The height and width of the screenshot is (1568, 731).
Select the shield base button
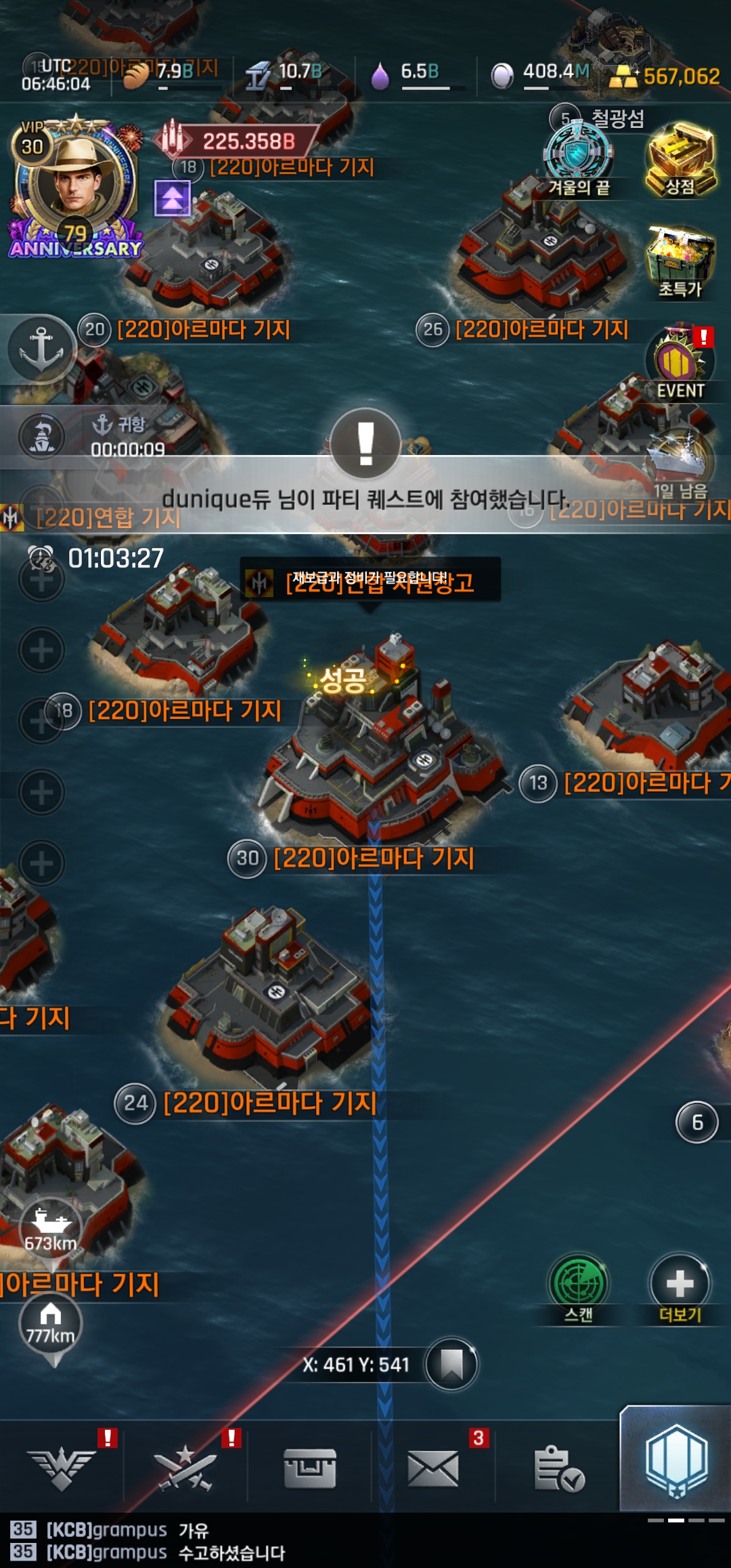pos(676,1461)
